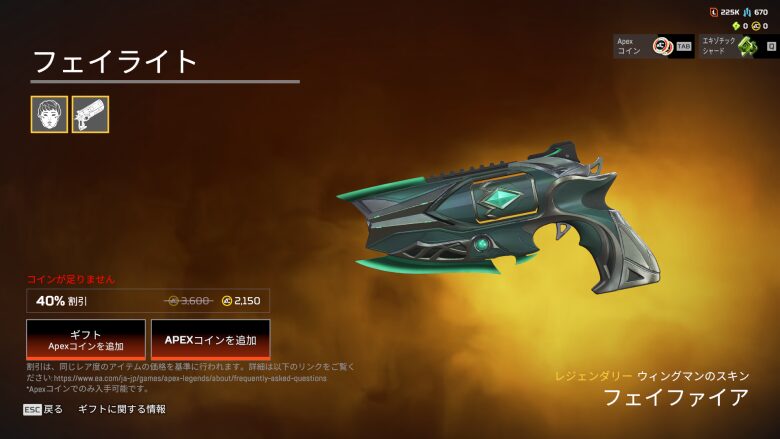
Task: Select the character portrait thumbnail
Action: pyautogui.click(x=49, y=115)
